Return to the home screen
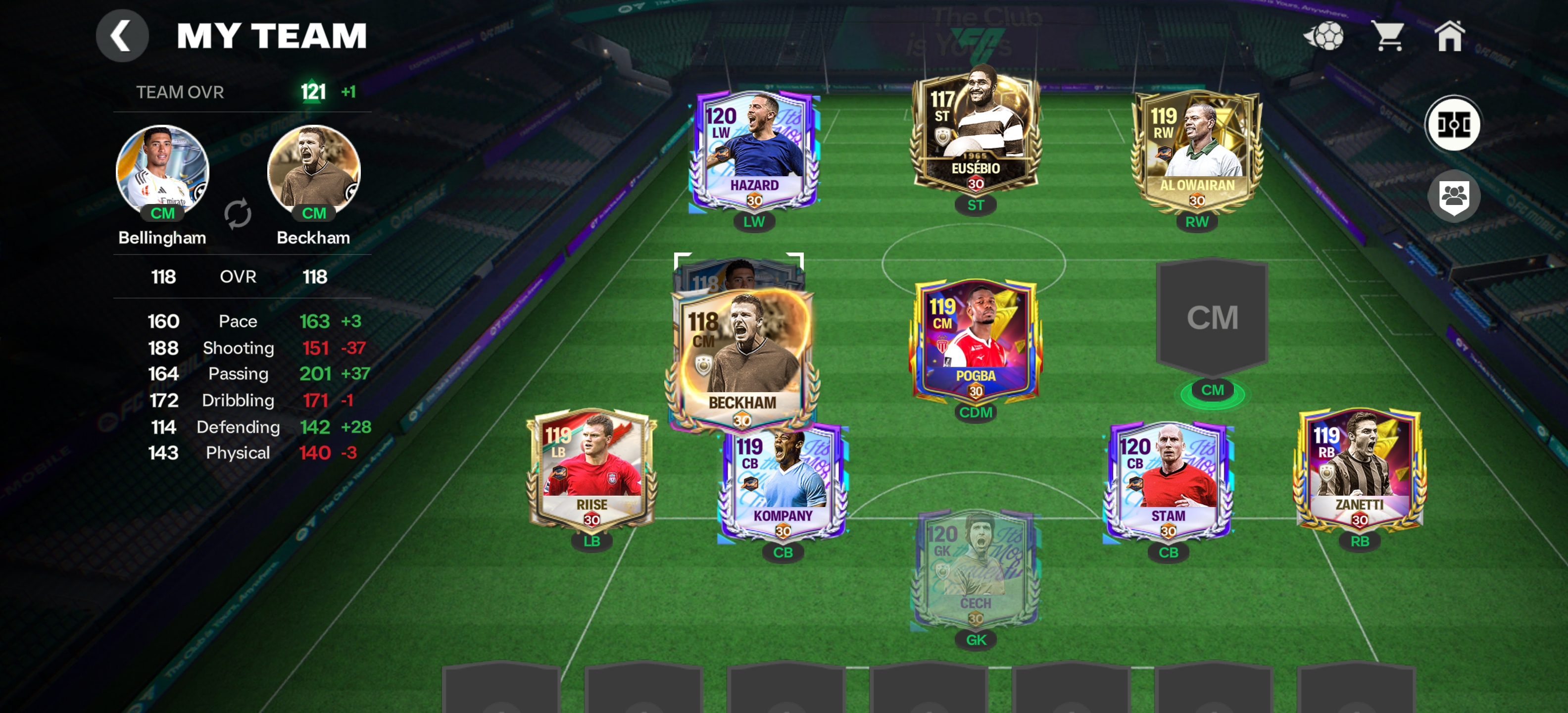The image size is (1568, 713). [x=1449, y=36]
